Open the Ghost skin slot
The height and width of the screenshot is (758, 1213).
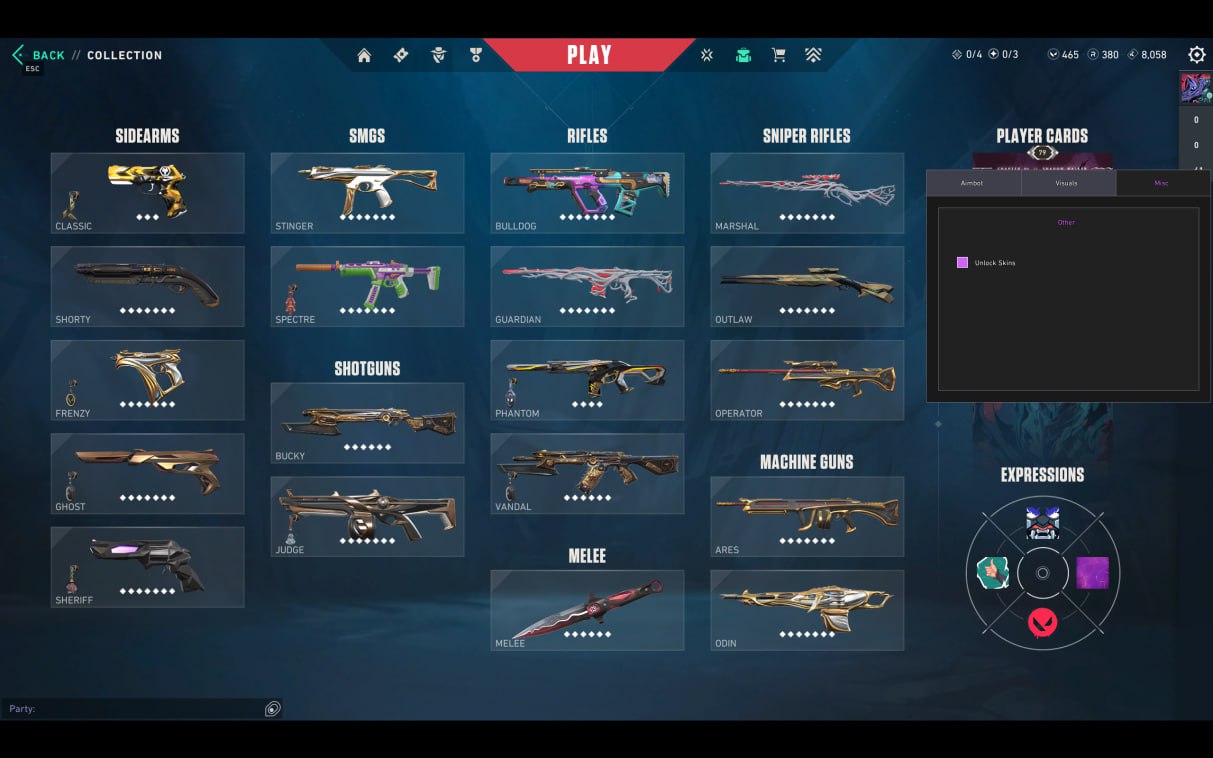click(147, 473)
